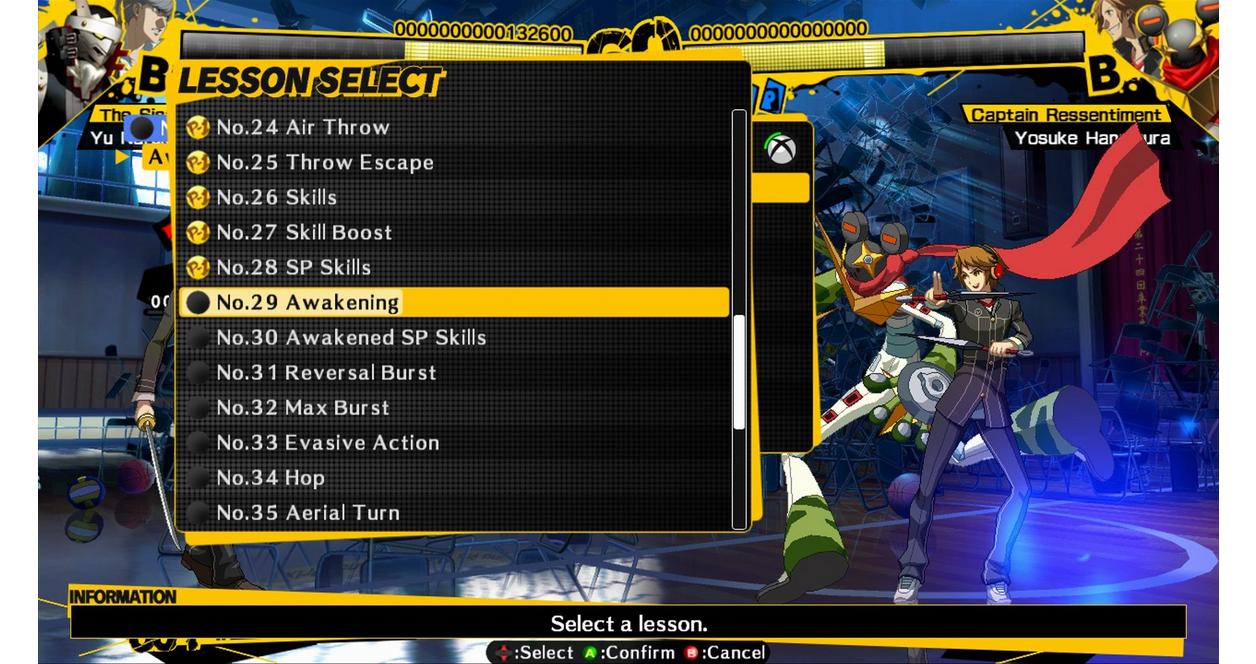Select lesson No.28 SP Skills
Viewport: 1256px width, 664px height.
pyautogui.click(x=294, y=267)
